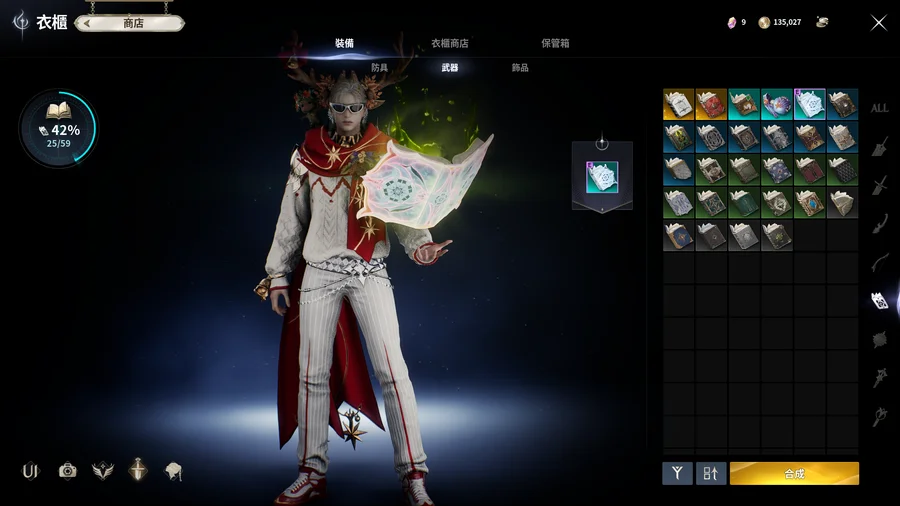Close the wardrobe screen
Image resolution: width=900 pixels, height=506 pixels.
click(x=878, y=23)
